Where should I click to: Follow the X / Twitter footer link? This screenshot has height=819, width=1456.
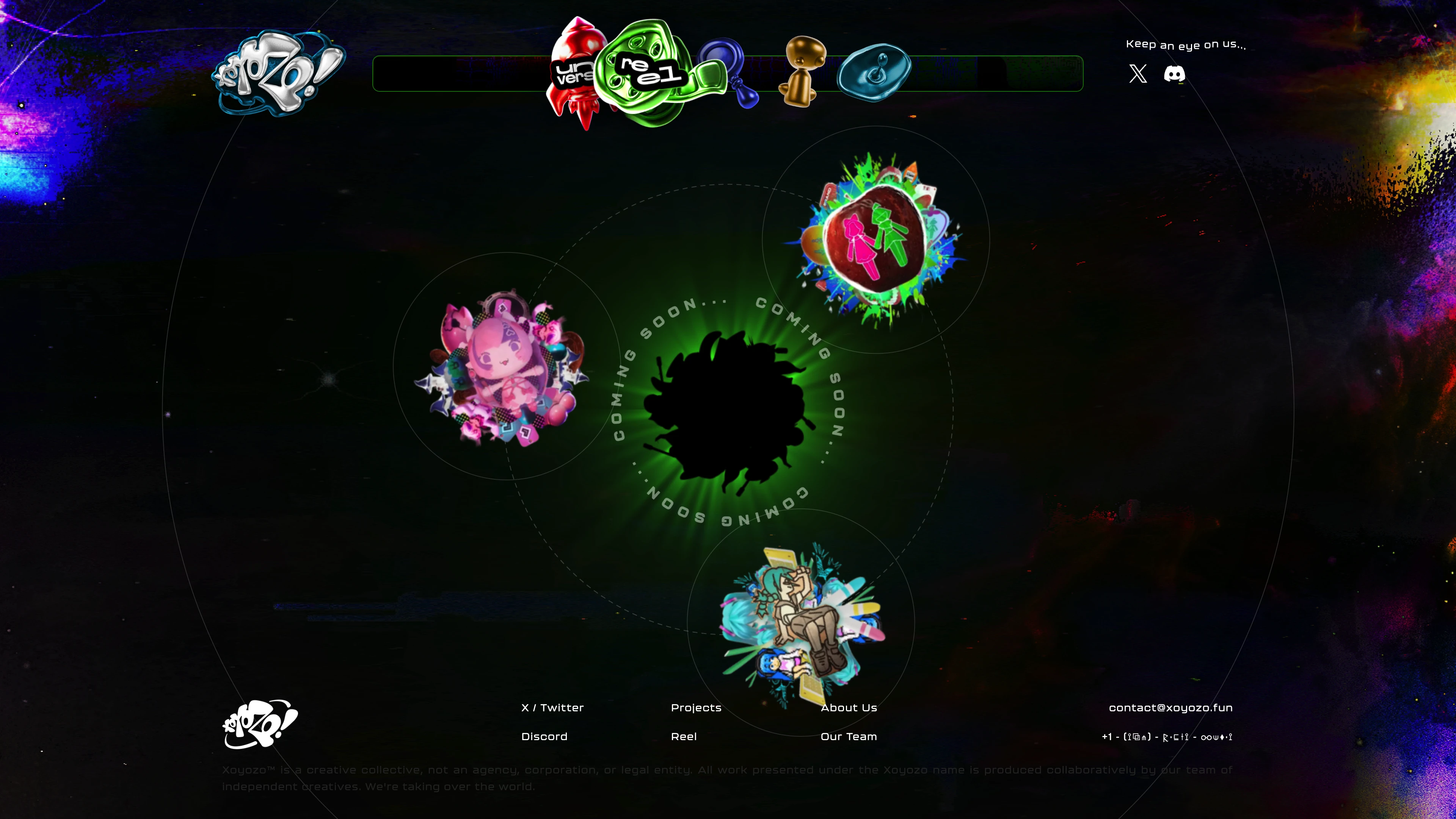(552, 708)
